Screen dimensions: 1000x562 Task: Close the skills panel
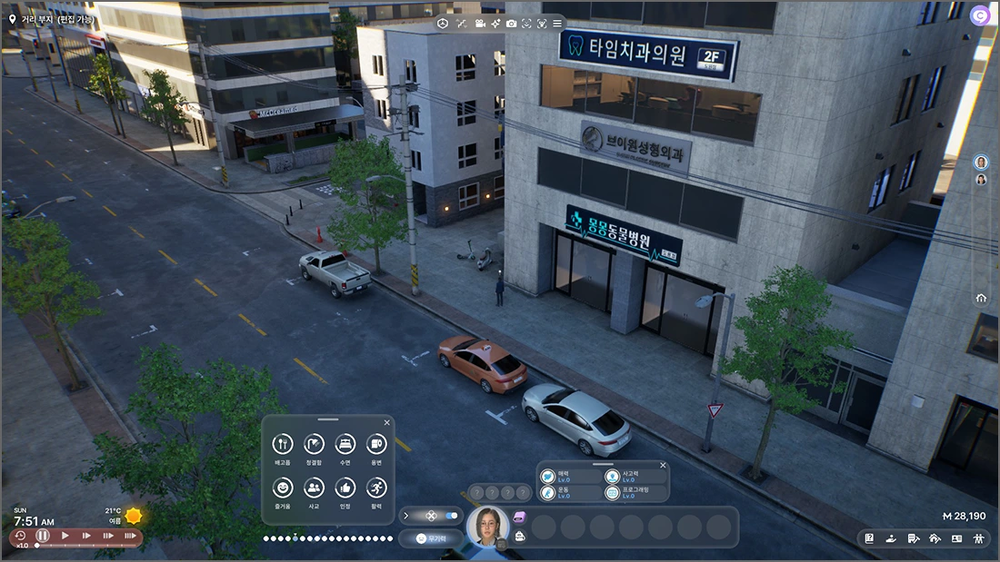(662, 465)
